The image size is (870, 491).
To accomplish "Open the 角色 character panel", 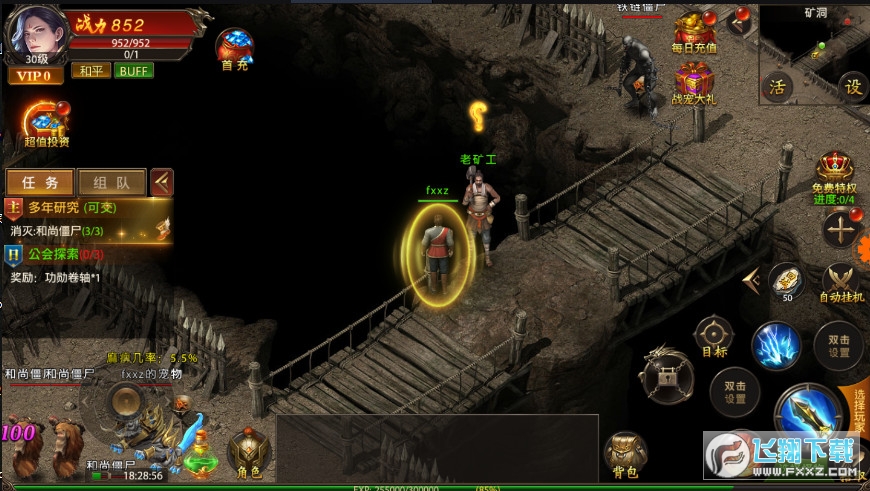I will coord(248,451).
